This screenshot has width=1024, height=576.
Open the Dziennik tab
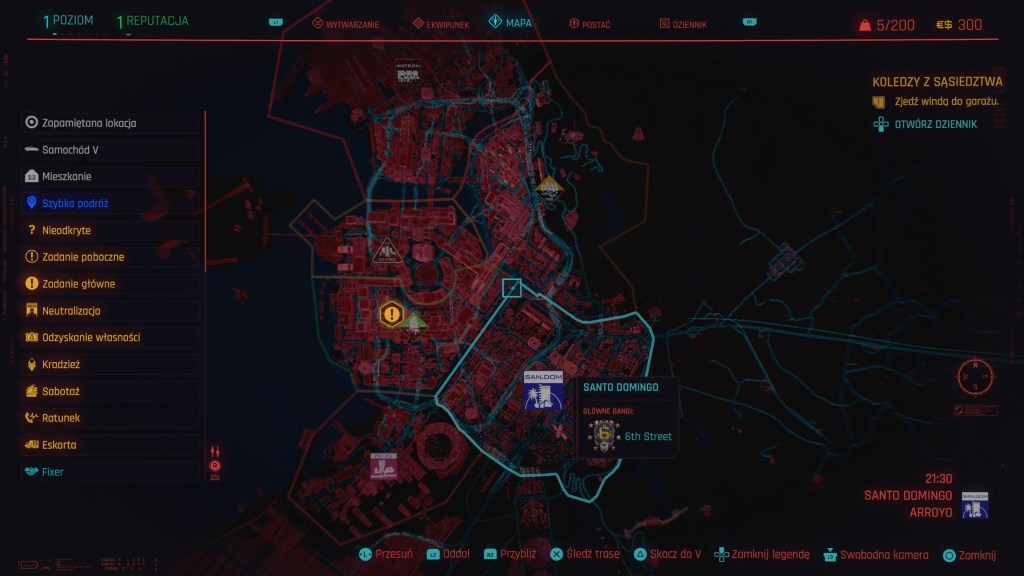685,22
